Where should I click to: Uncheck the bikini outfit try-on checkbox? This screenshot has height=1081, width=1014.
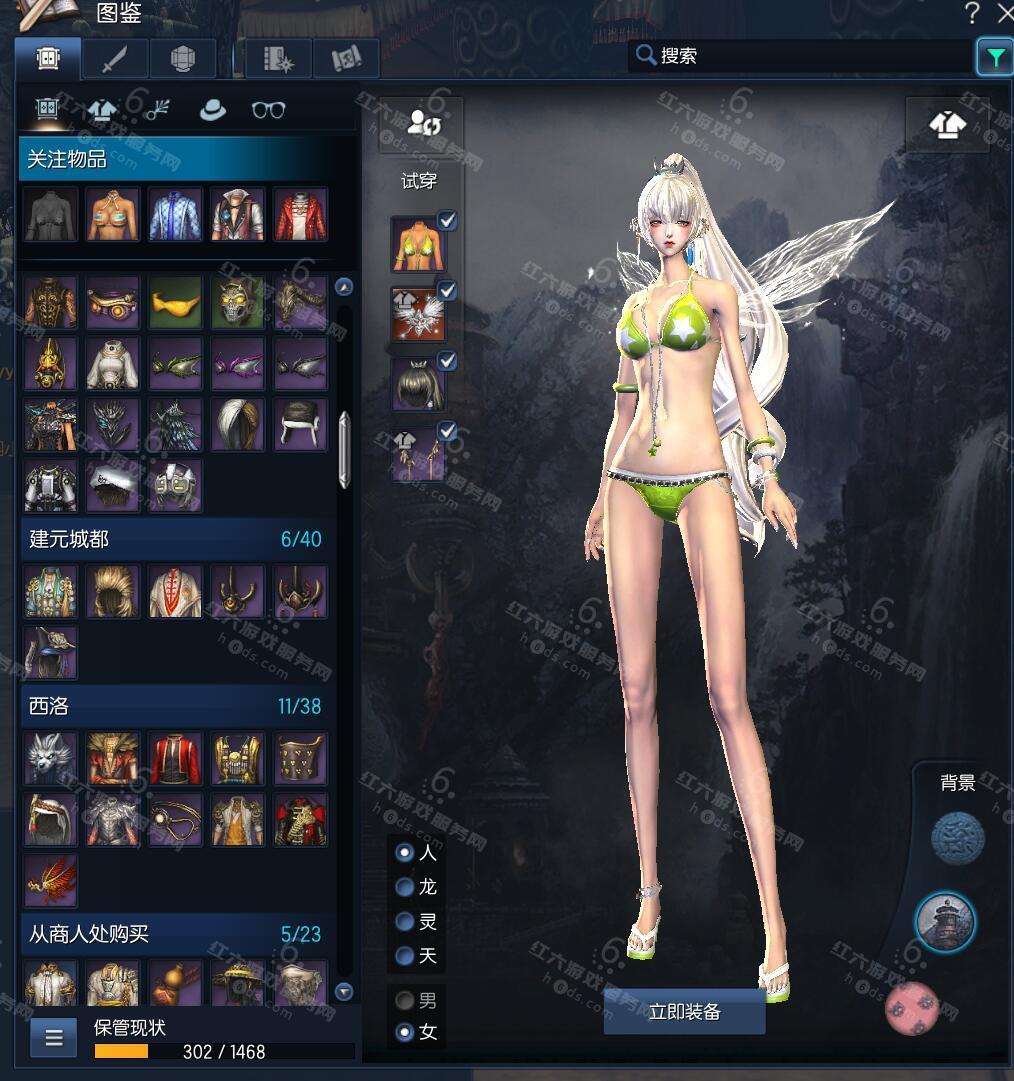(447, 221)
